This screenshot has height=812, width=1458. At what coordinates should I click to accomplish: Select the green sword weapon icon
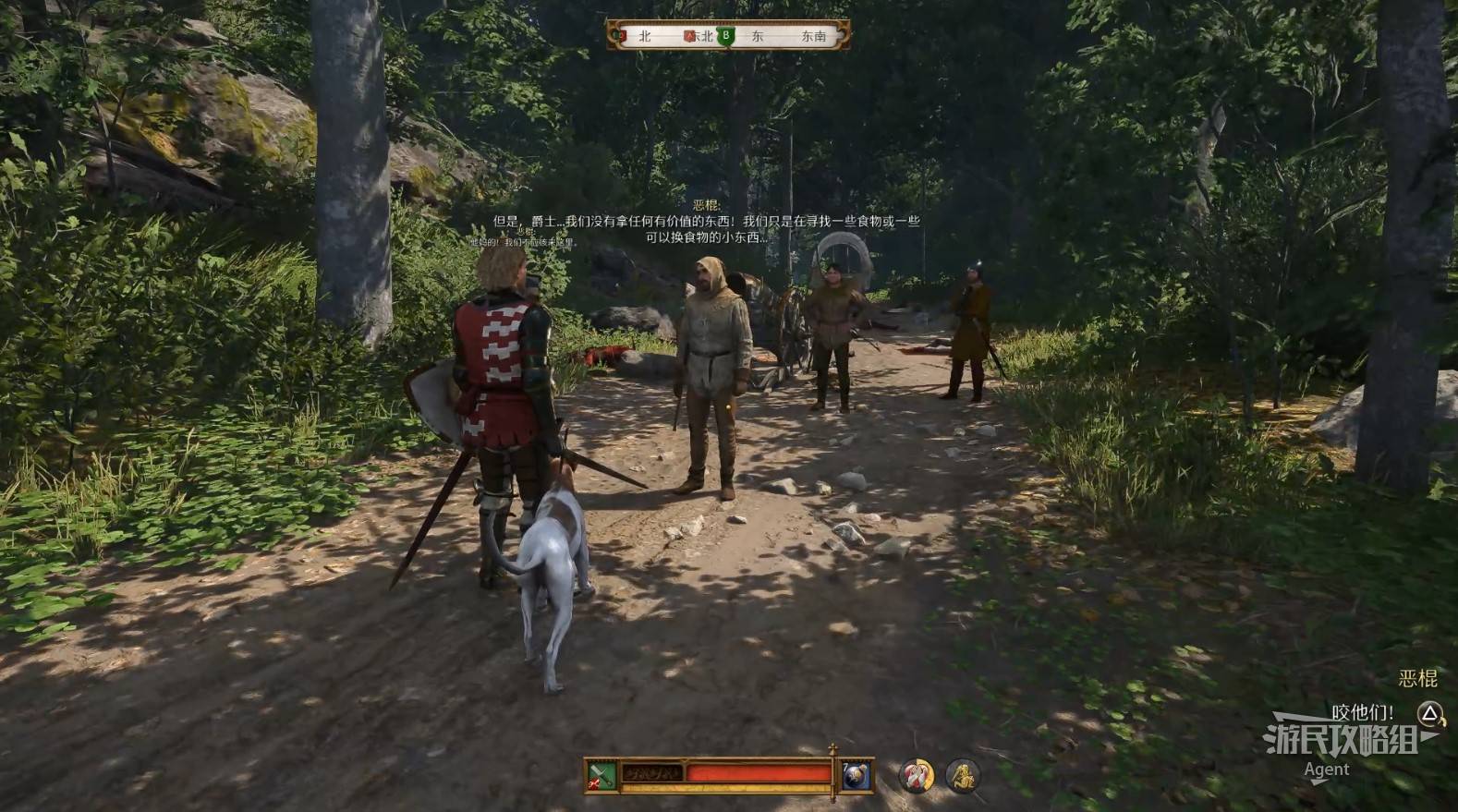coord(601,775)
